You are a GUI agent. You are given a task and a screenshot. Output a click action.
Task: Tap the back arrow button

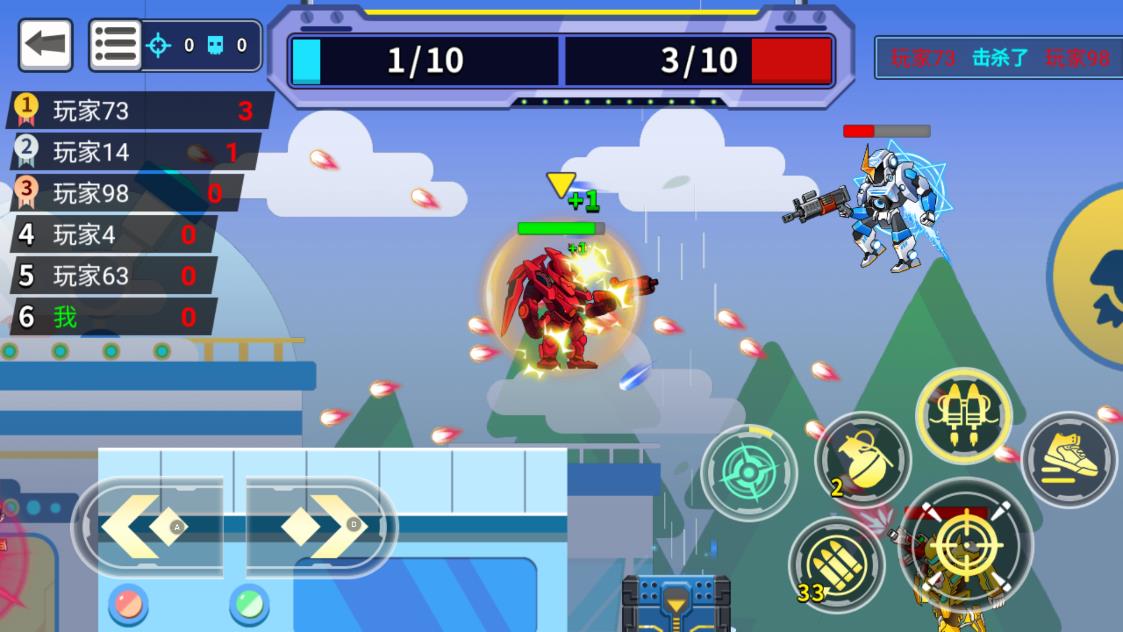click(x=45, y=45)
